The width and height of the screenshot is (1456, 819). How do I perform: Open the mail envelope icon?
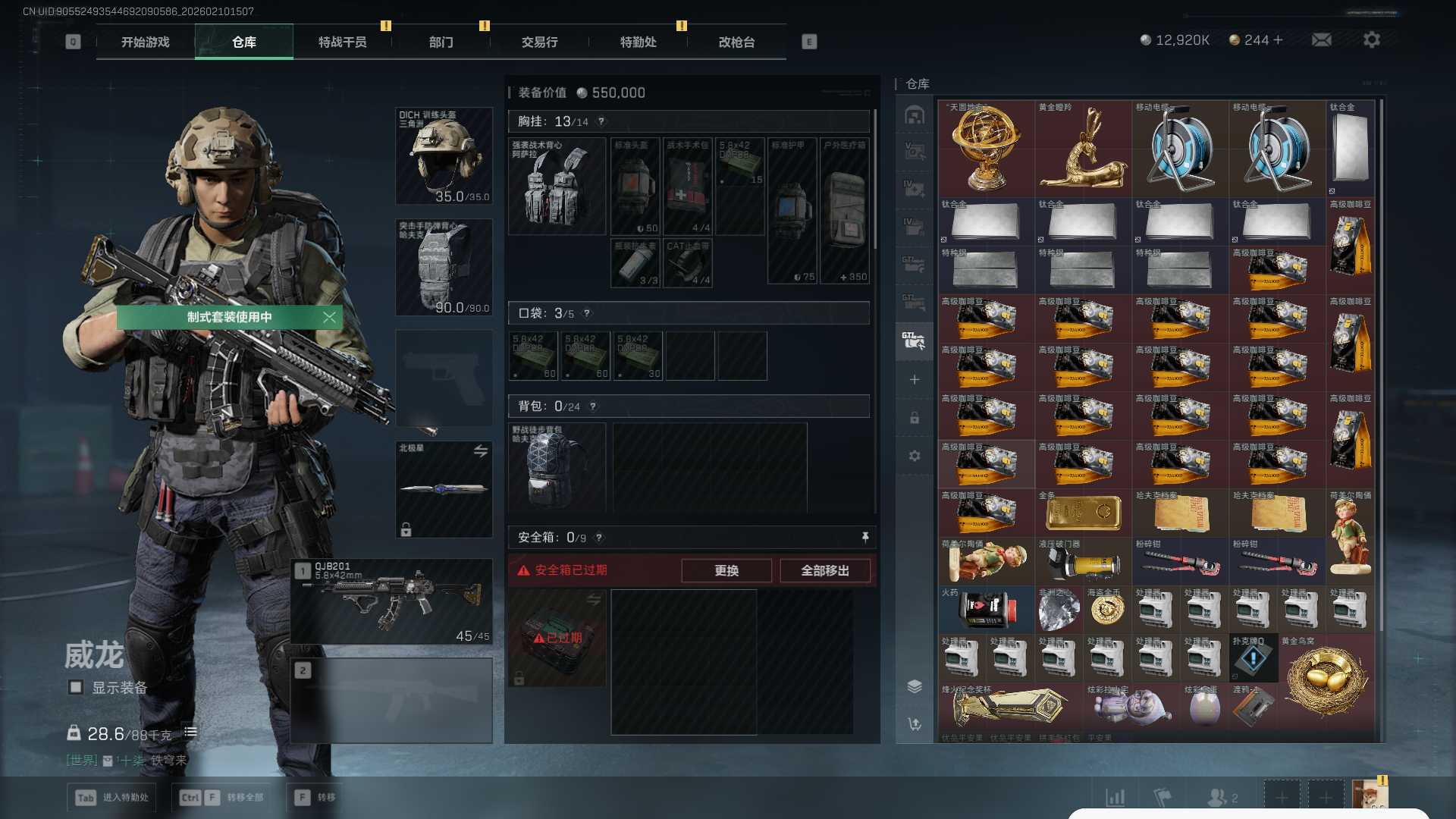point(1321,39)
